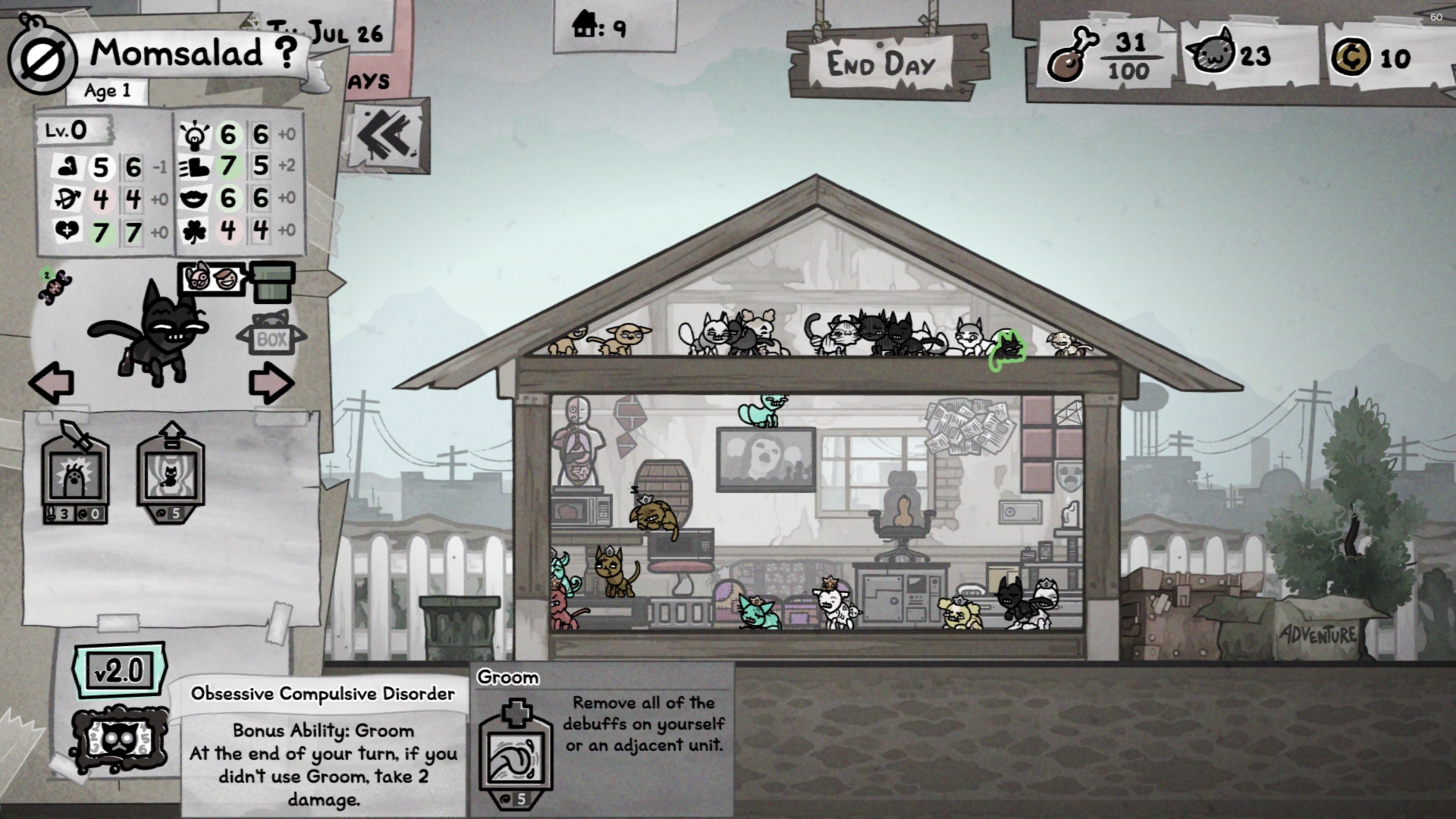Click the Obsessive Compulsive Disorder trait icon

pos(118,741)
